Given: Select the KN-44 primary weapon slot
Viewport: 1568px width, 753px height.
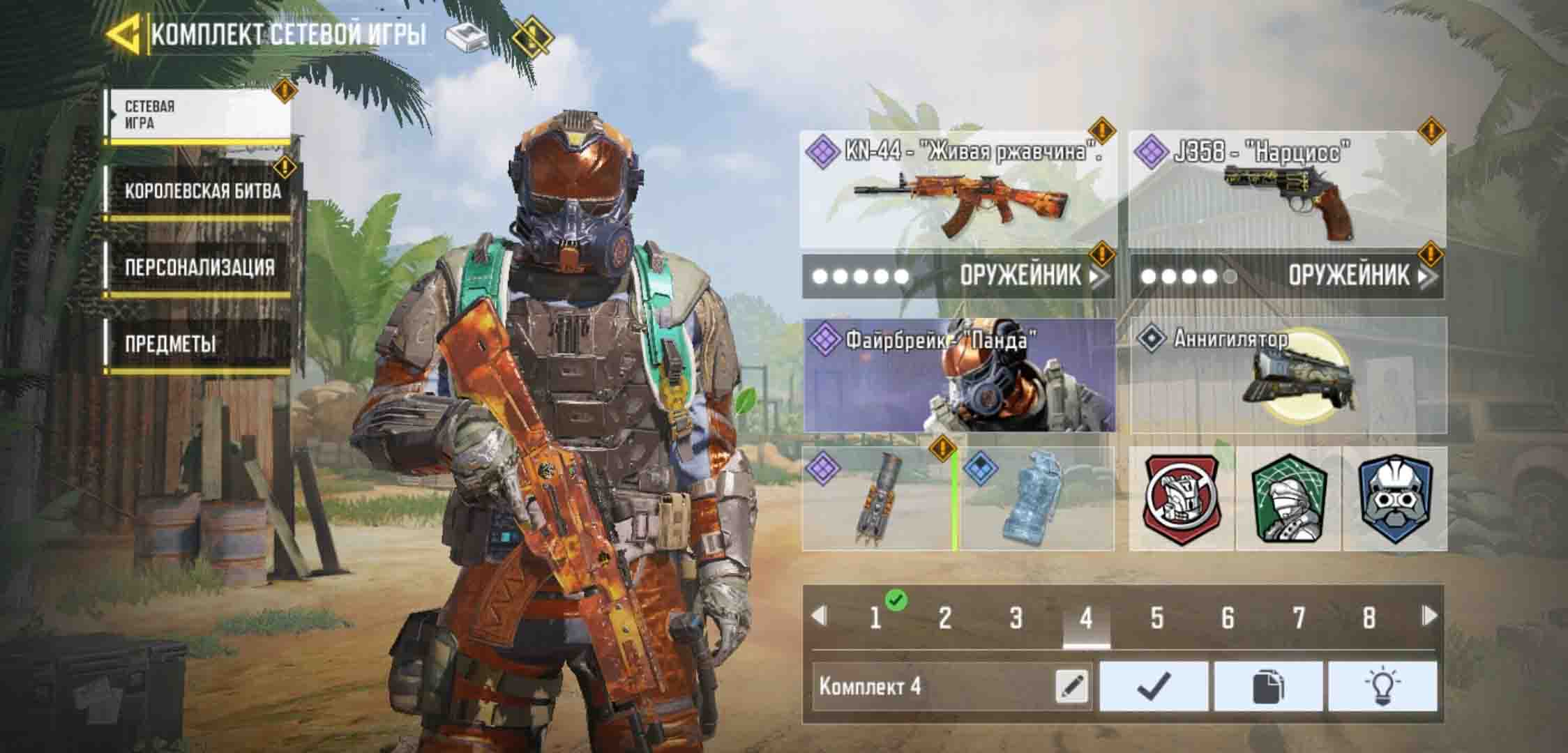Looking at the screenshot, I should pos(957,190).
